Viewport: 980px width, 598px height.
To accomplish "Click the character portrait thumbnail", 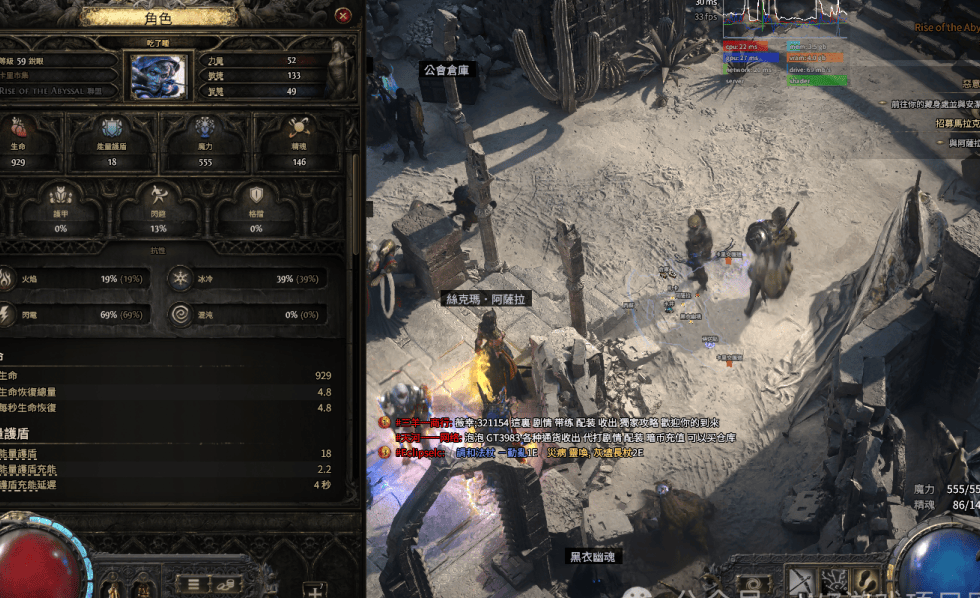I will (158, 76).
